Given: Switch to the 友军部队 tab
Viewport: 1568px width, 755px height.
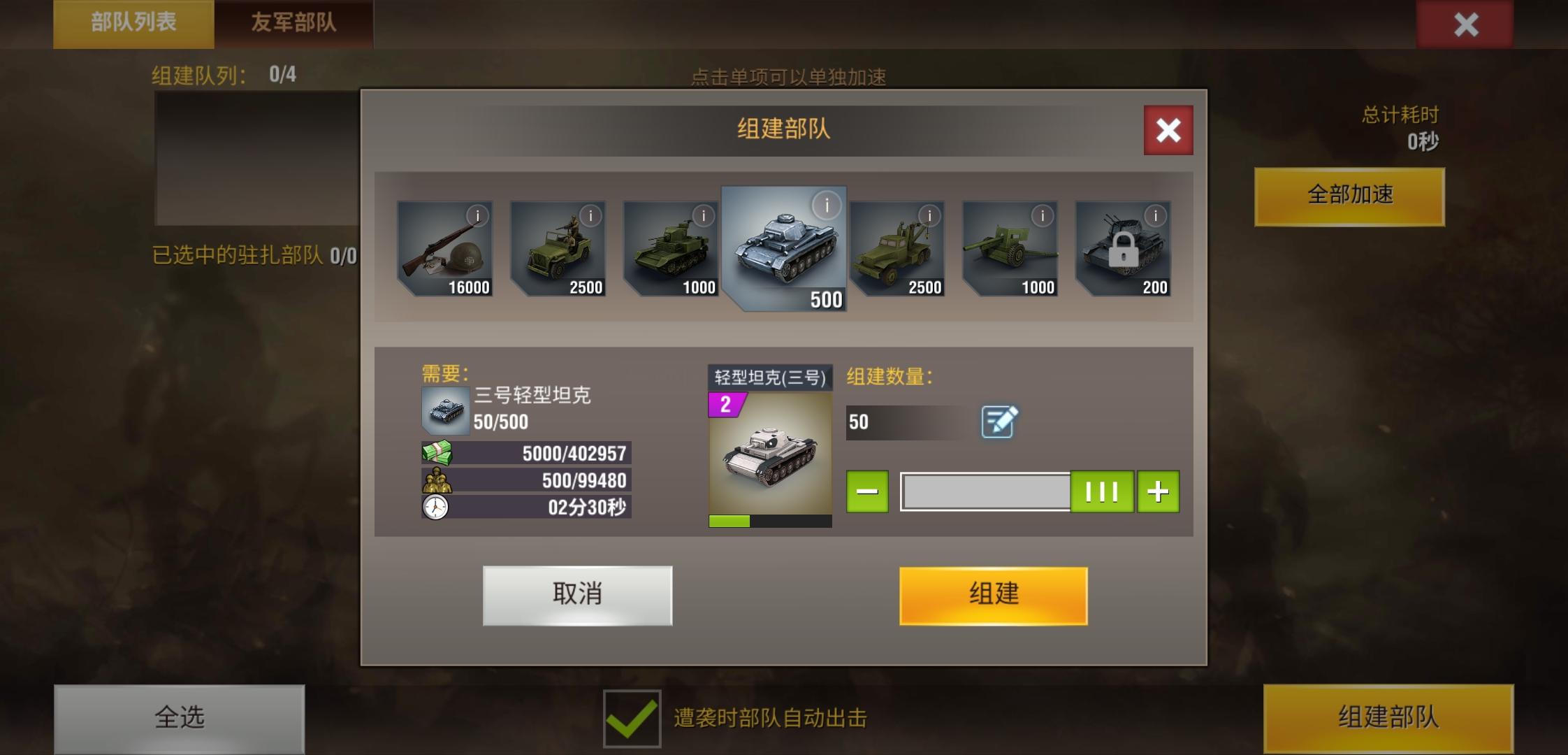Looking at the screenshot, I should tap(293, 21).
